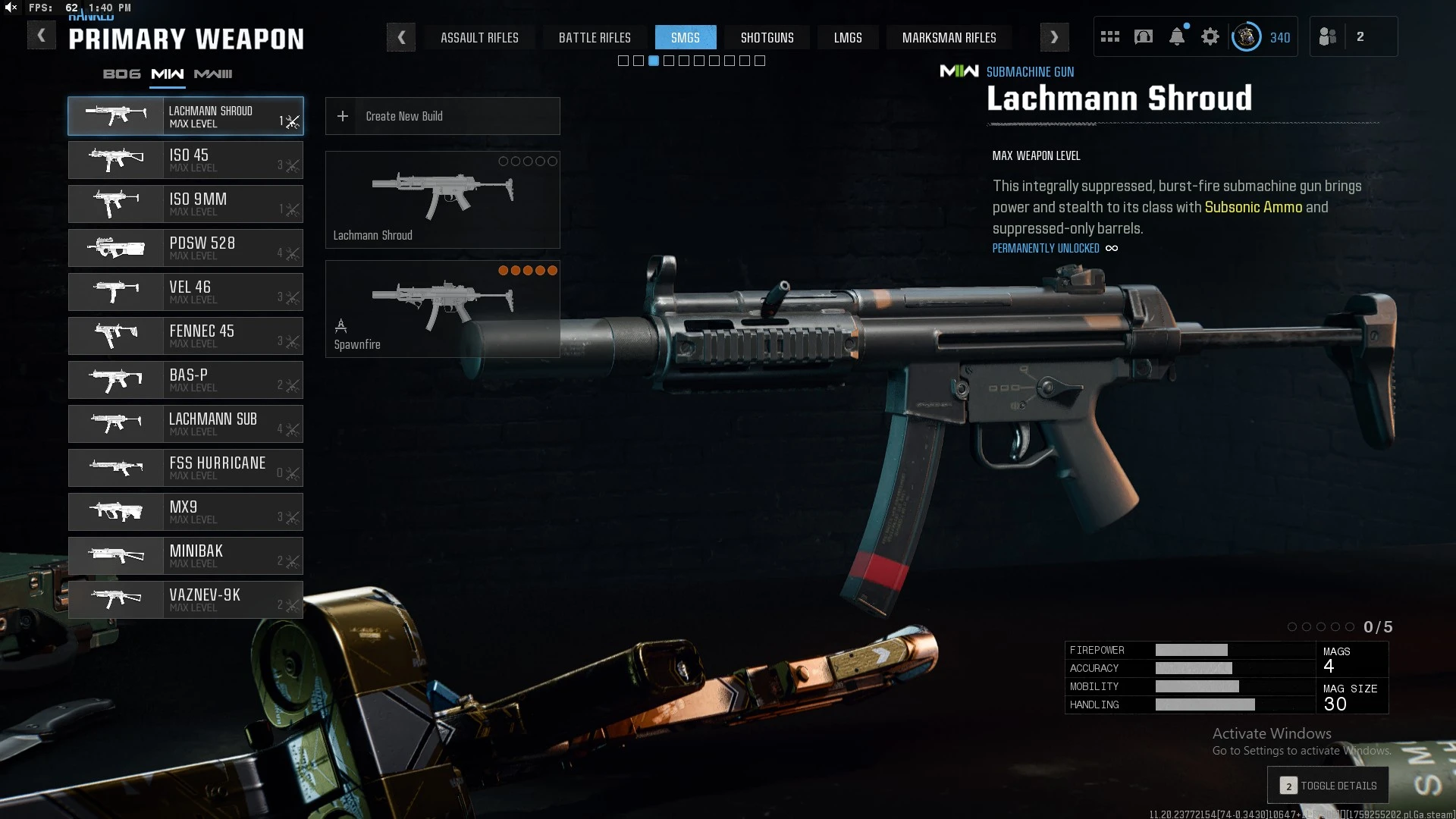
Task: Open the social party icon
Action: coord(1328,36)
